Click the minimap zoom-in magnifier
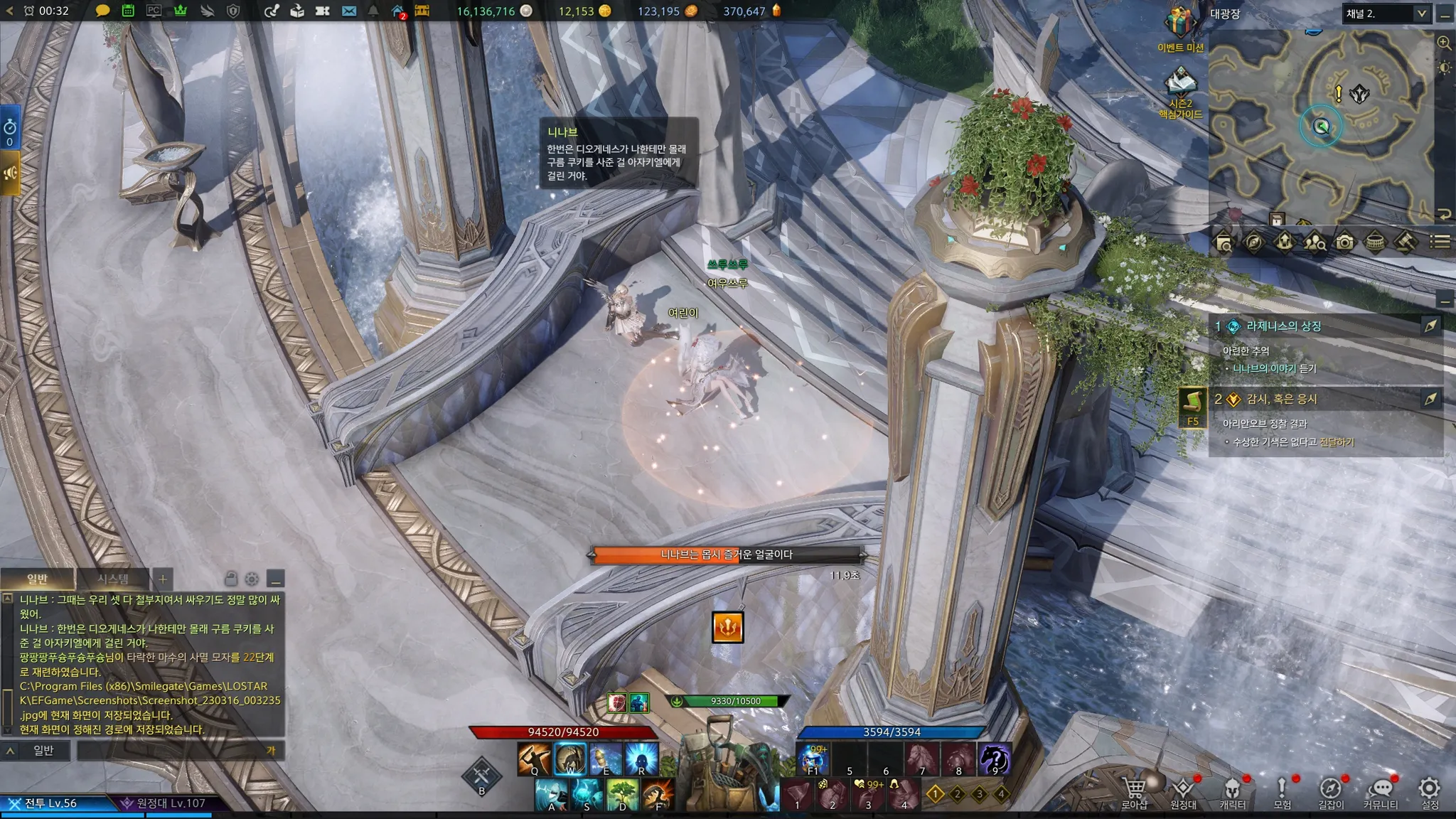The width and height of the screenshot is (1456, 819). [x=1444, y=43]
